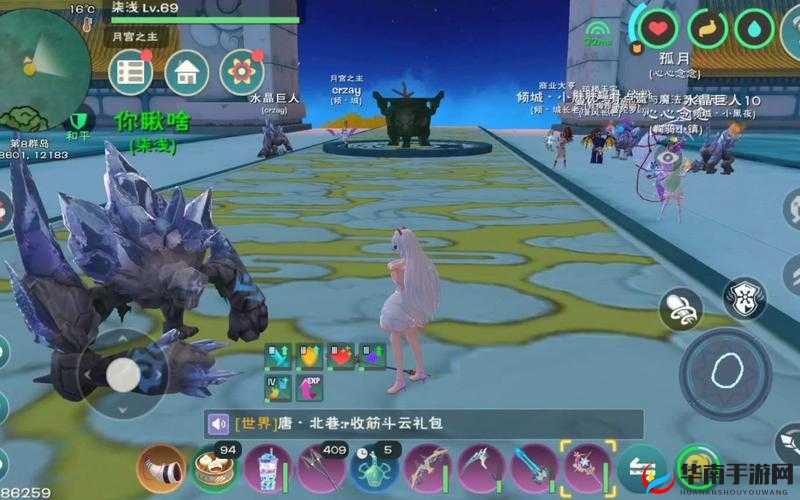Image resolution: width=800 pixels, height=500 pixels.
Task: Equip the bow weapon slot
Action: (x=427, y=468)
